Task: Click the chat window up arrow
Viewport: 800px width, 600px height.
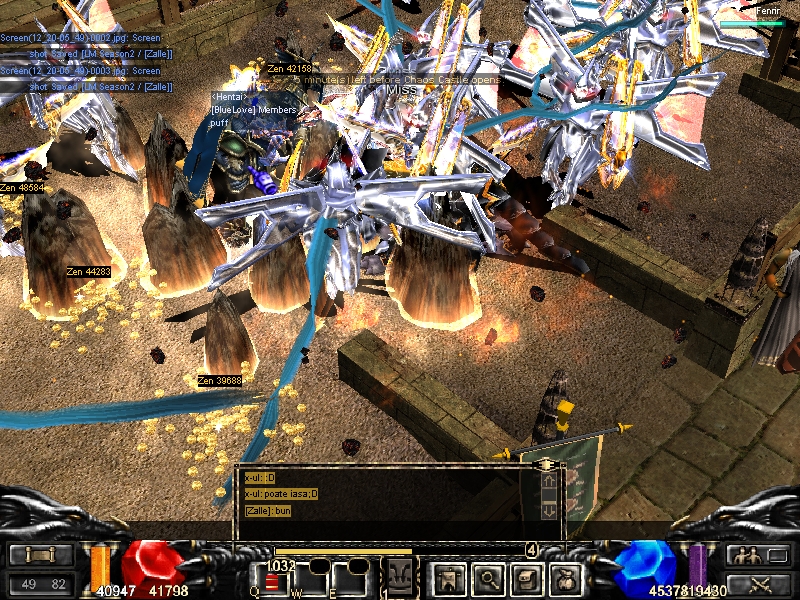Action: [548, 482]
